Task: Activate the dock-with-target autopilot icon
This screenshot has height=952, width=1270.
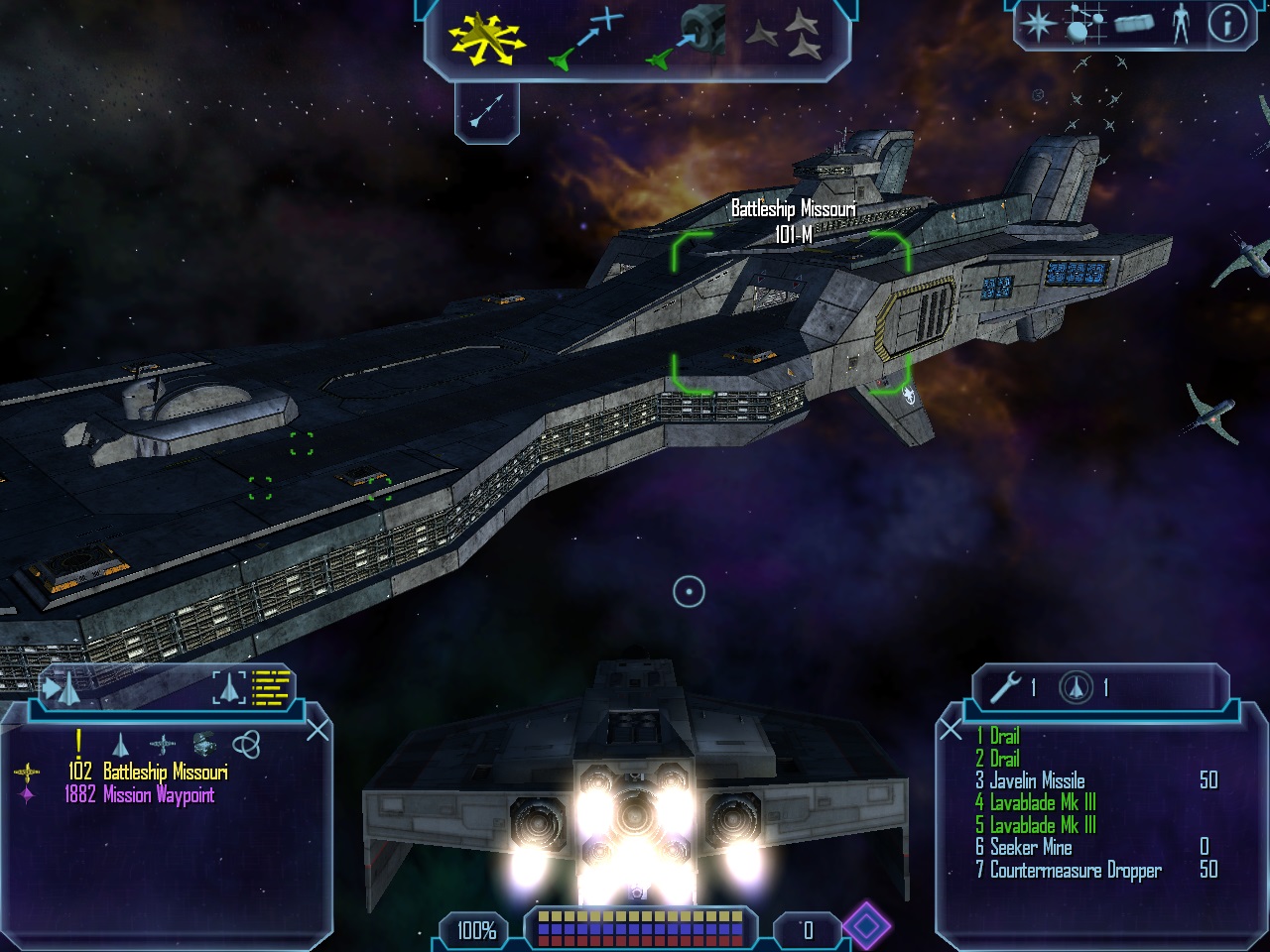Action: coord(687,40)
